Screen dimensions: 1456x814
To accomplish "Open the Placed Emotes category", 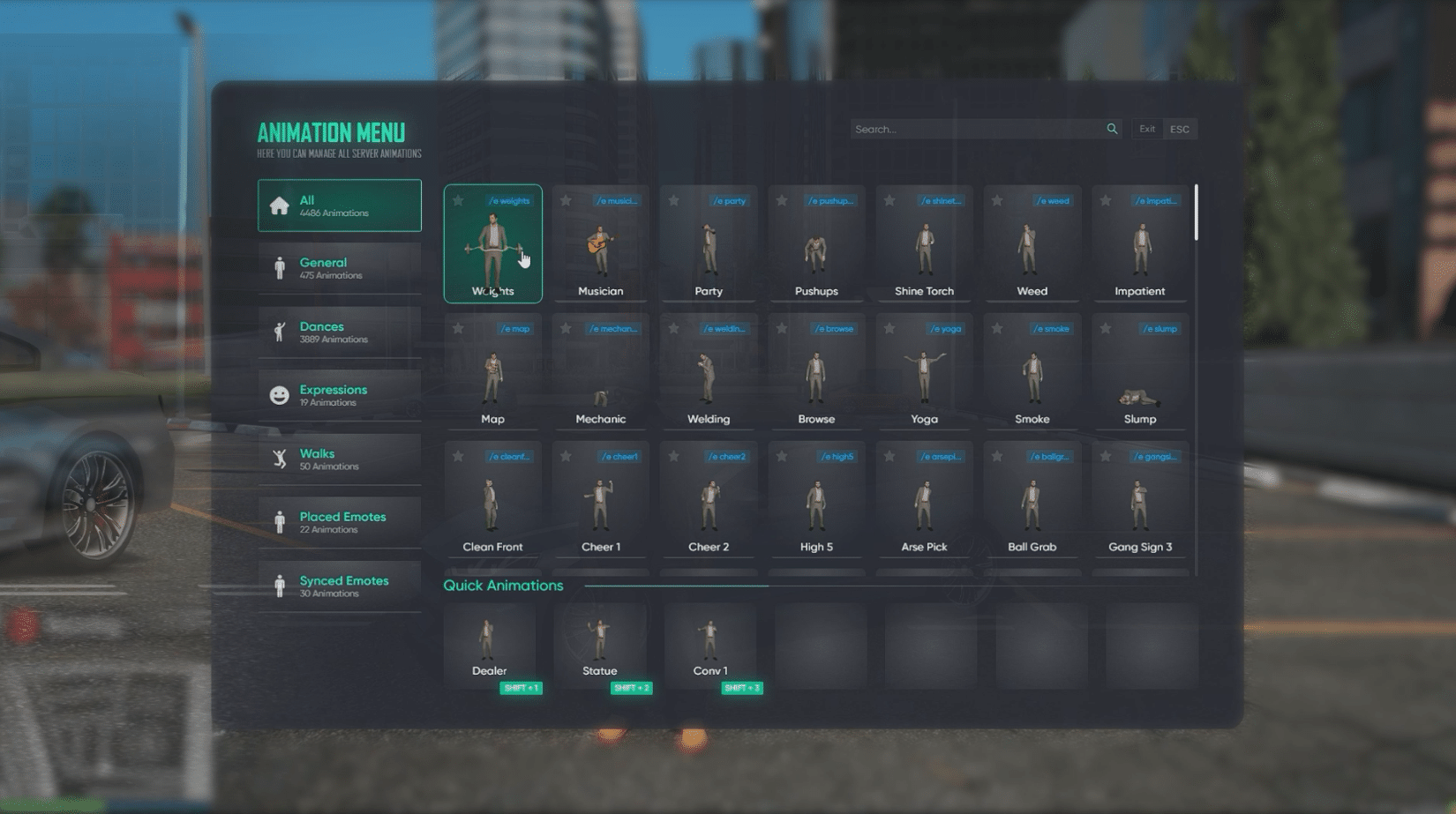I will click(x=339, y=522).
